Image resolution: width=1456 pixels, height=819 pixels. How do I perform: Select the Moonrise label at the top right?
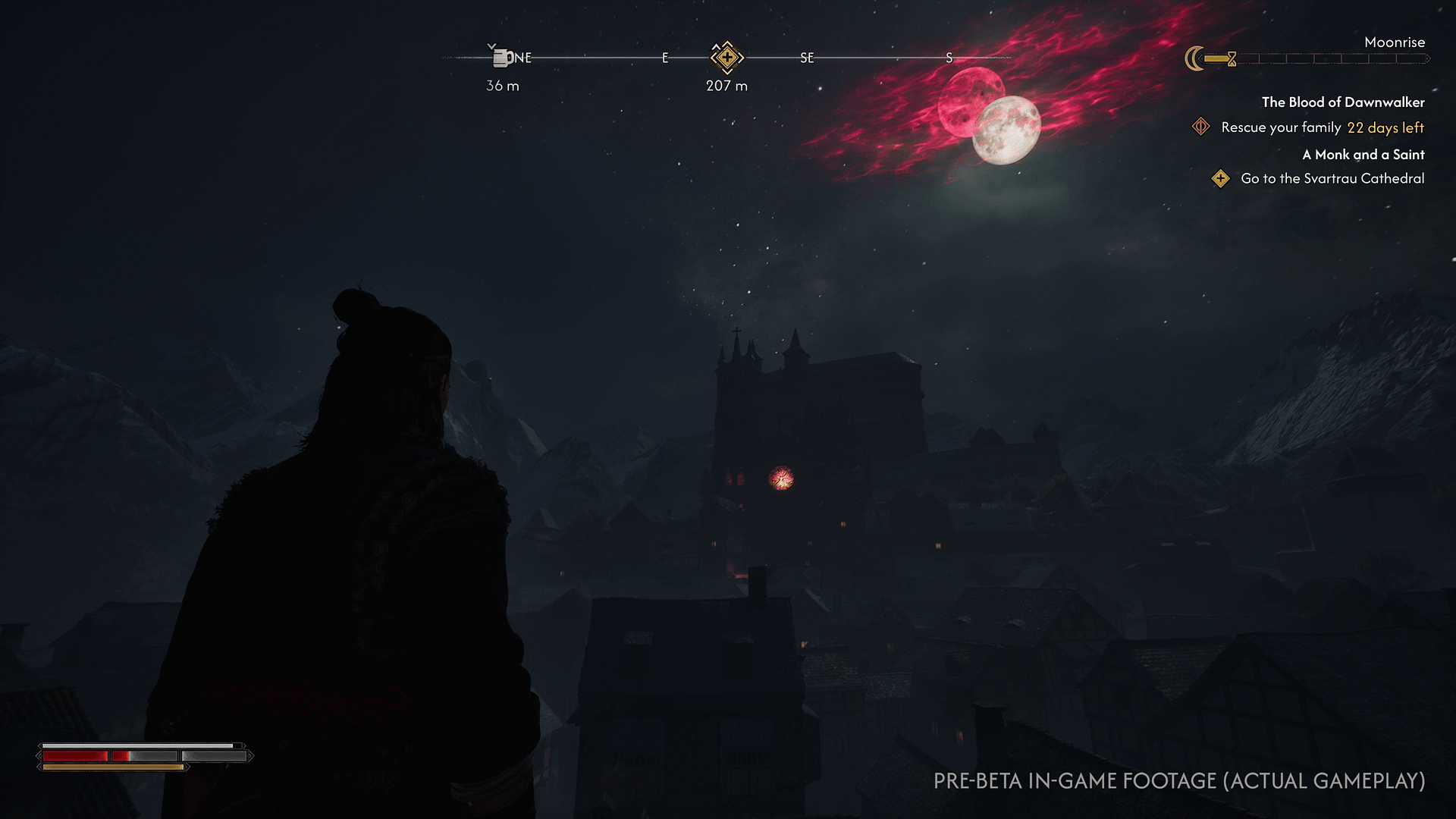click(x=1395, y=42)
